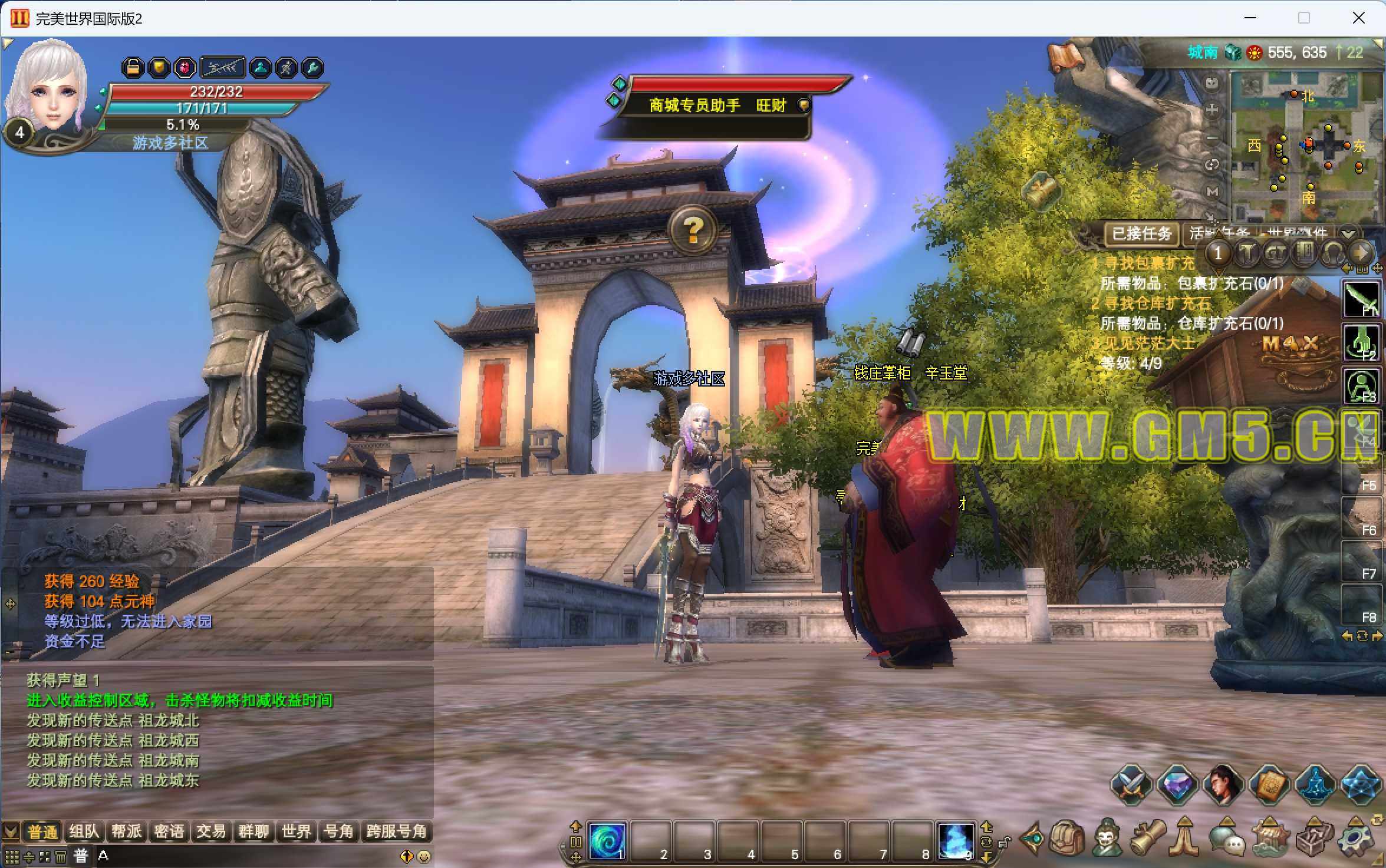Open the backpack inventory
This screenshot has width=1386, height=868.
(1067, 838)
